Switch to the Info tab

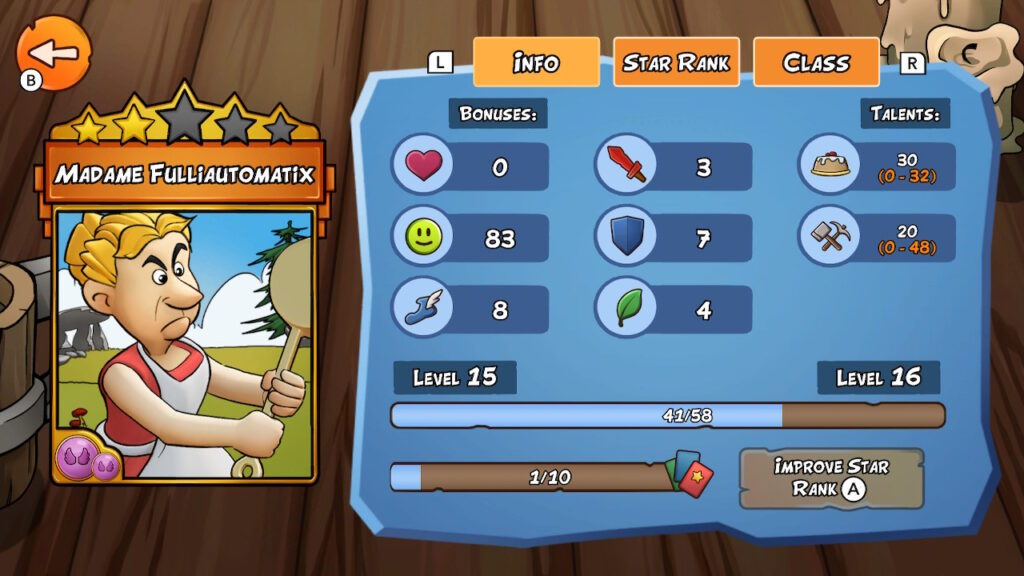pos(536,62)
